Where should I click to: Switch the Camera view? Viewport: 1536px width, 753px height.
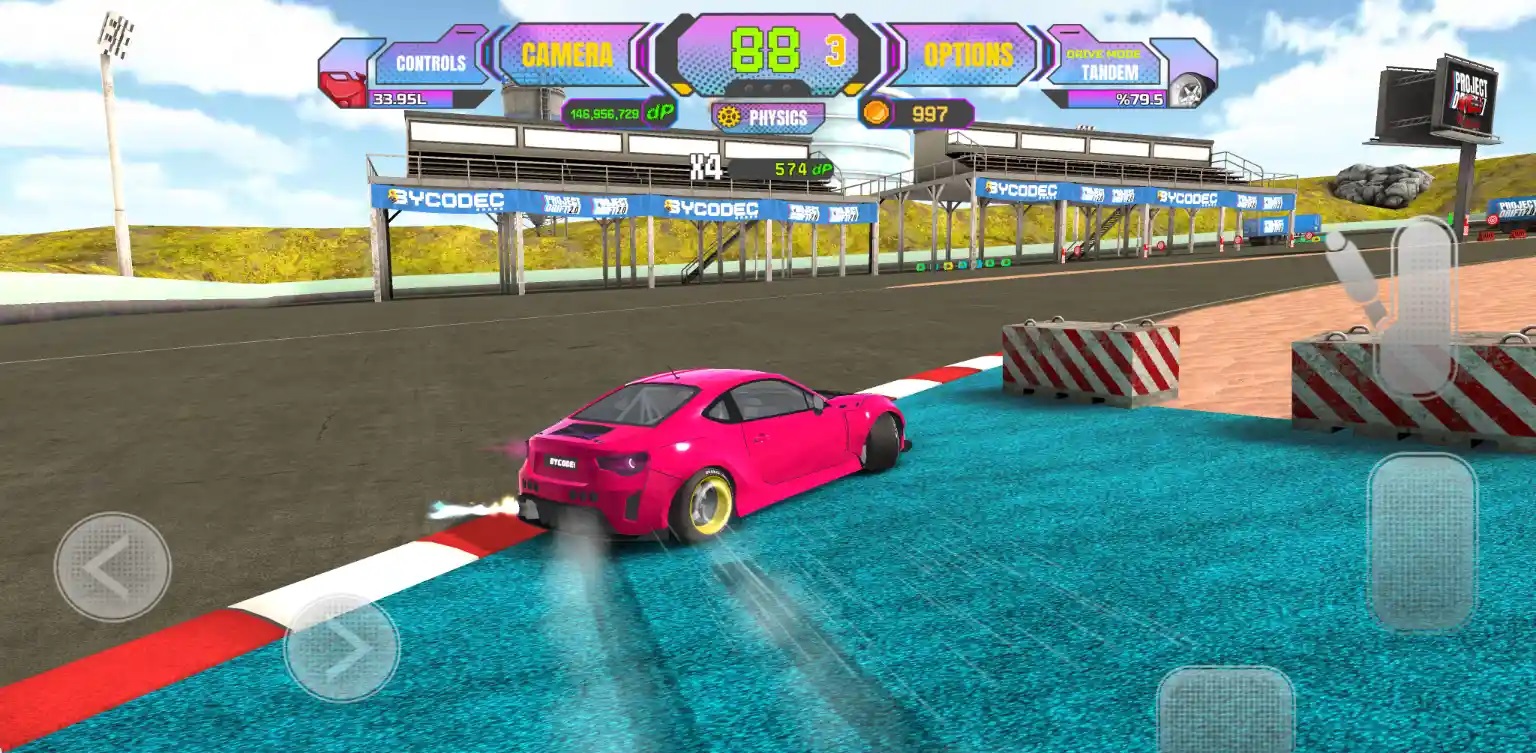(568, 56)
